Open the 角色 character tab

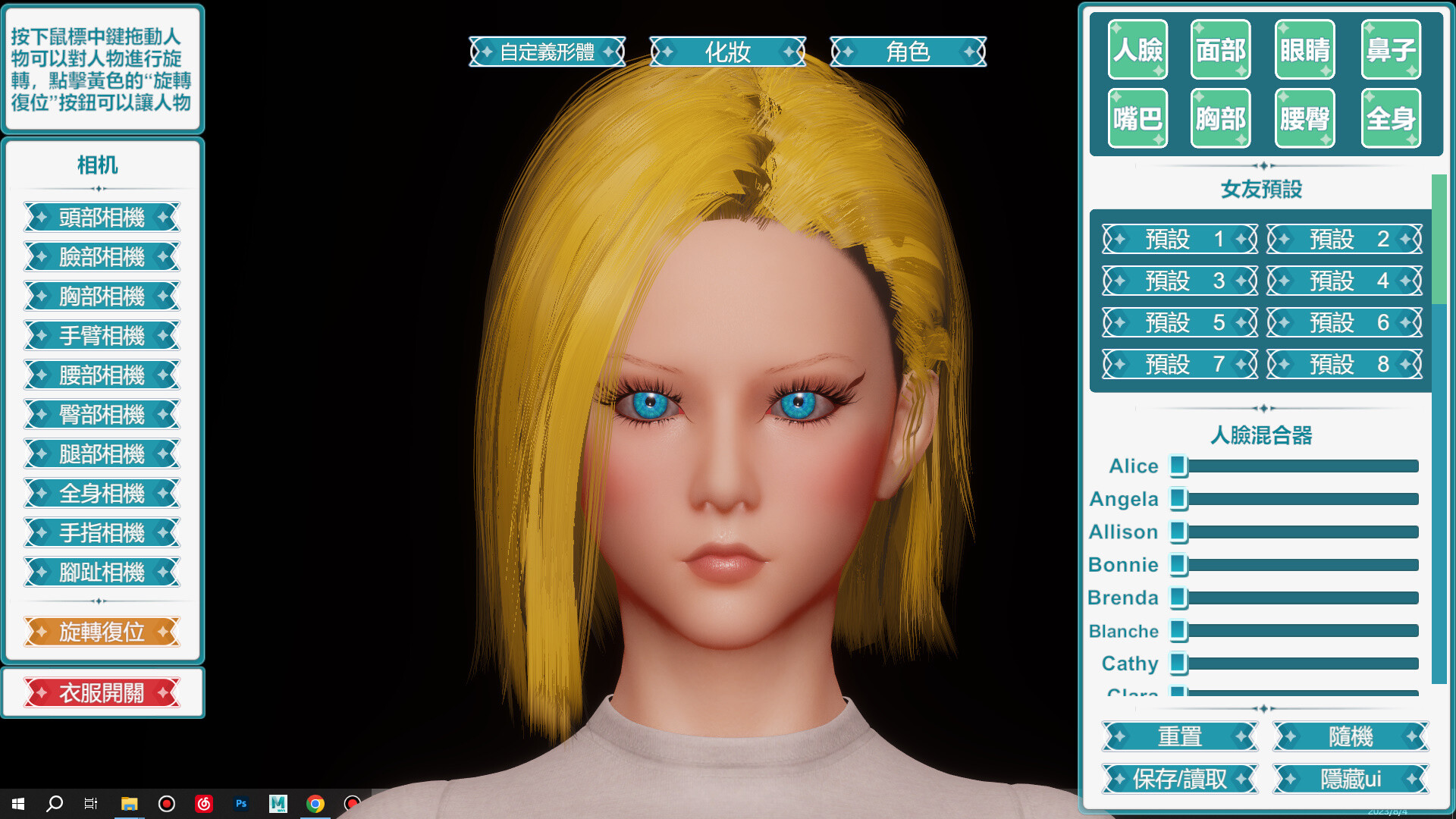coord(908,52)
